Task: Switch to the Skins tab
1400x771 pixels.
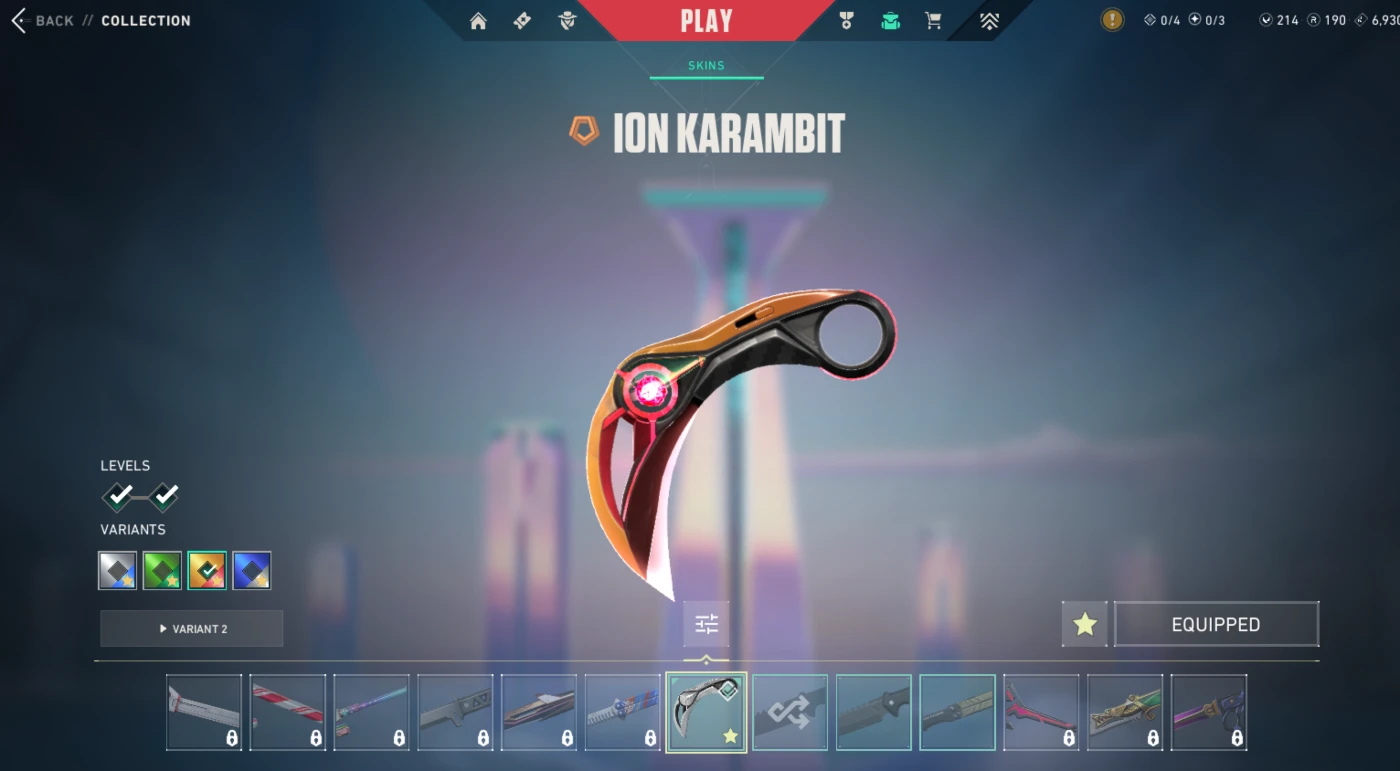Action: coord(706,66)
